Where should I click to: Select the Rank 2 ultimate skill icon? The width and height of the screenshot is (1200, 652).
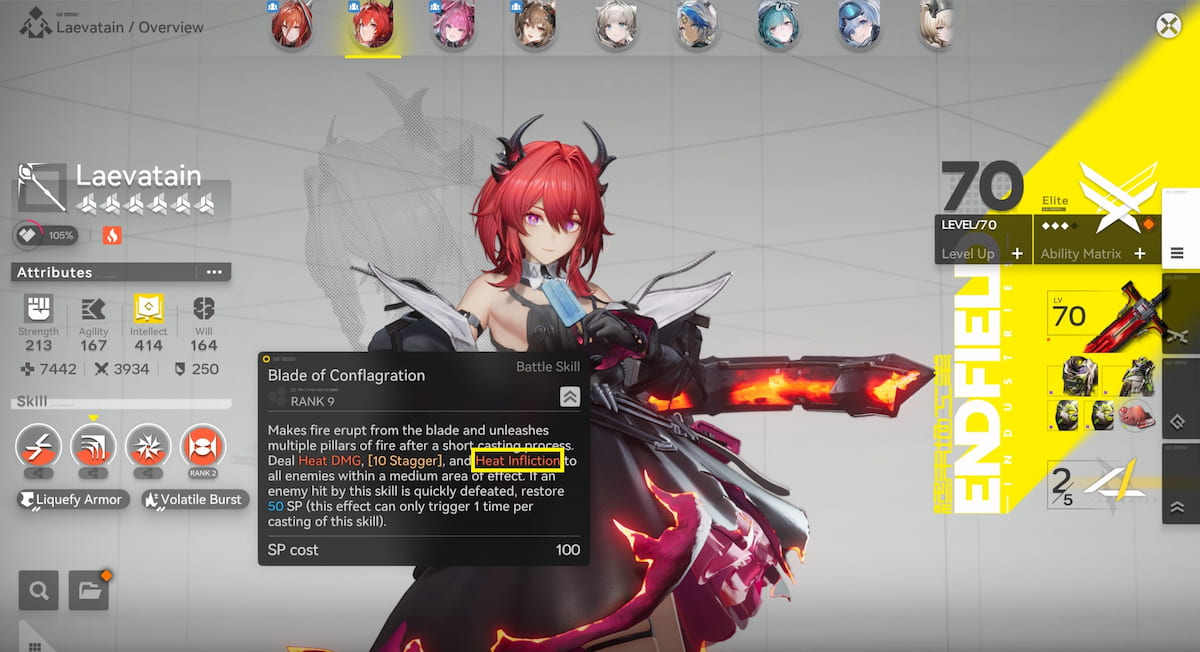[x=202, y=449]
